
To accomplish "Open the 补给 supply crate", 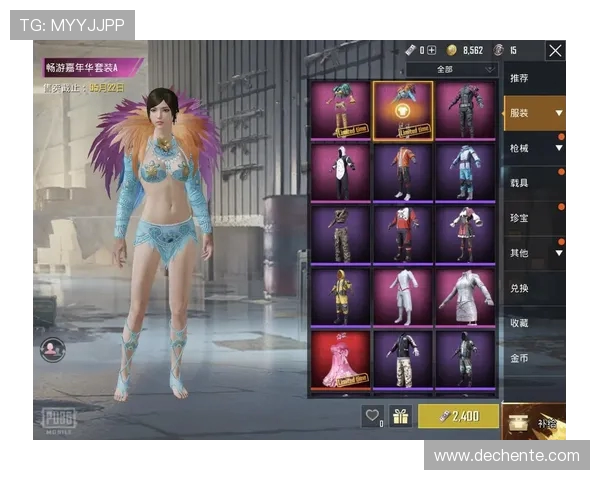I will point(534,421).
